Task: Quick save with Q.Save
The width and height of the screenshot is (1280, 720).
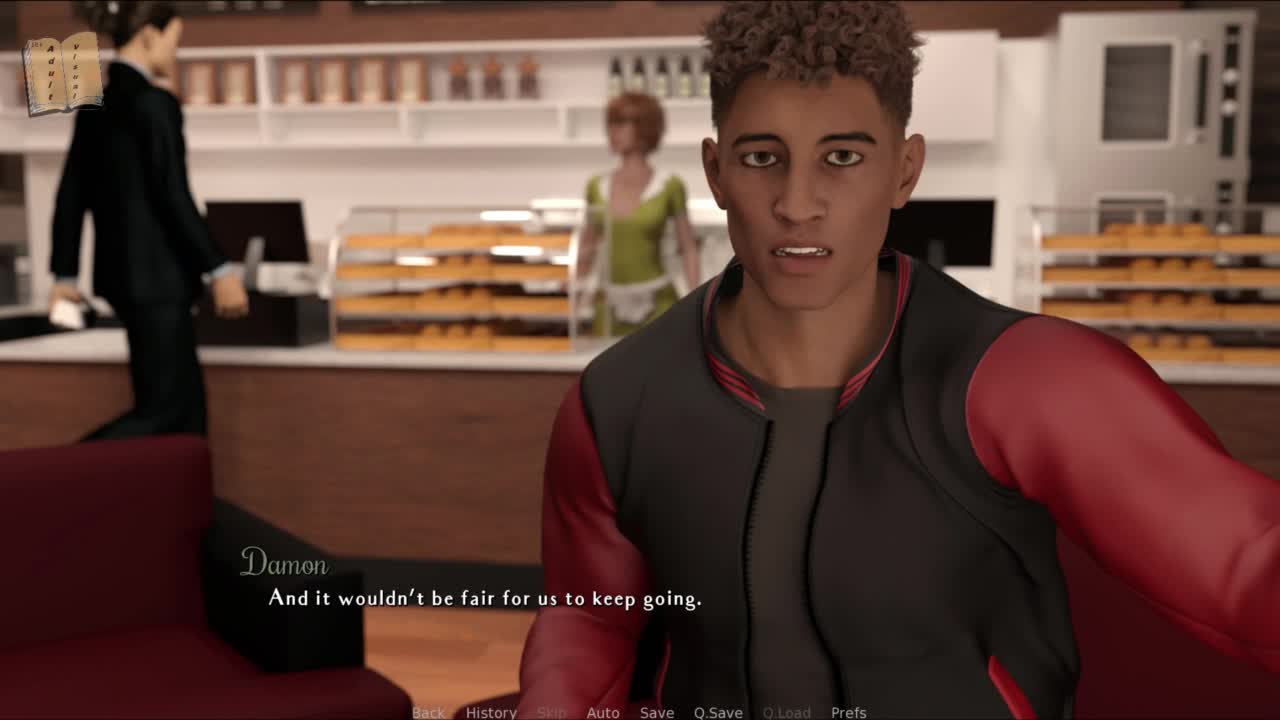Action: (x=718, y=712)
